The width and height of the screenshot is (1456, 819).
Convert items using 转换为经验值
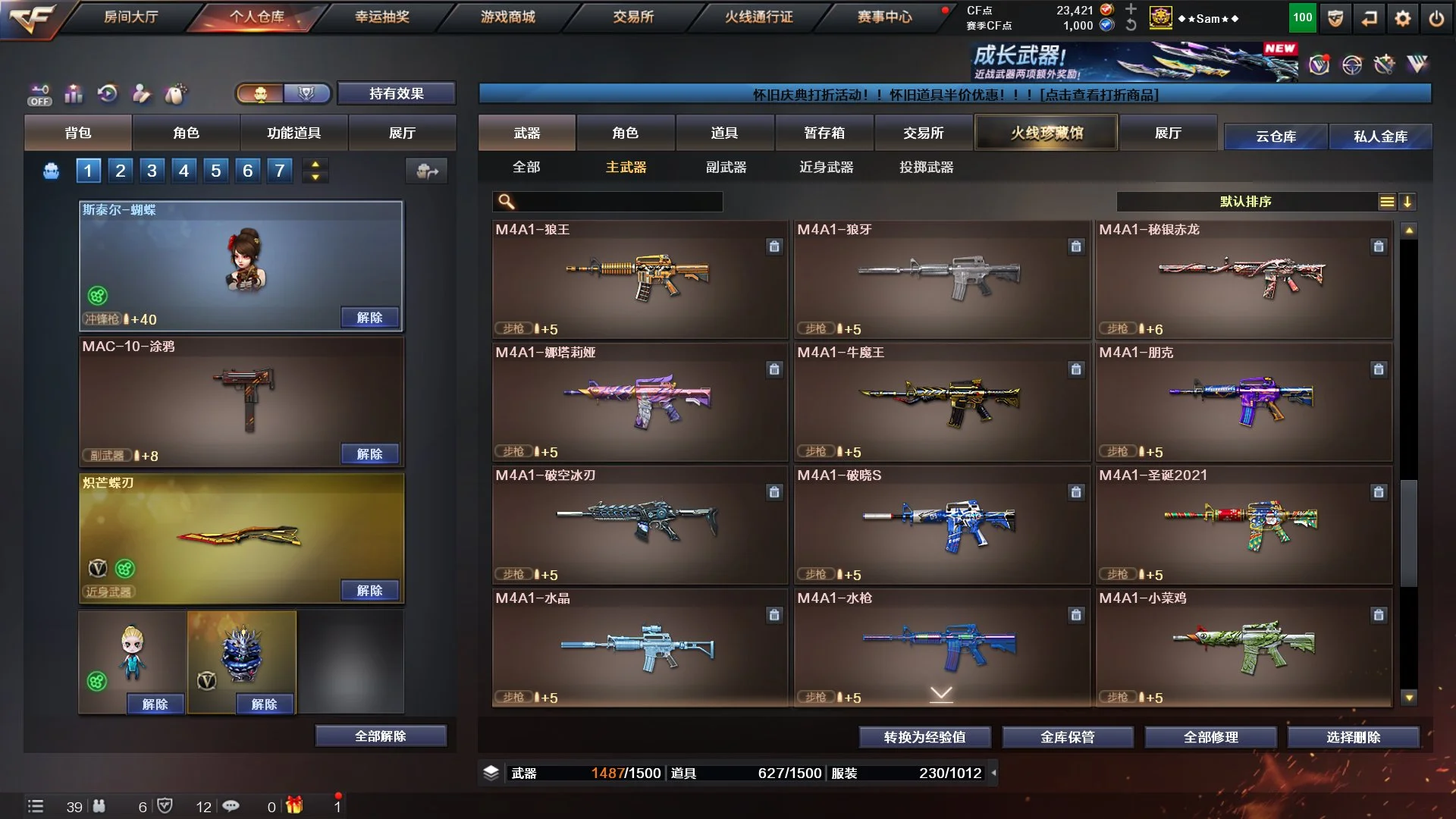pos(924,737)
